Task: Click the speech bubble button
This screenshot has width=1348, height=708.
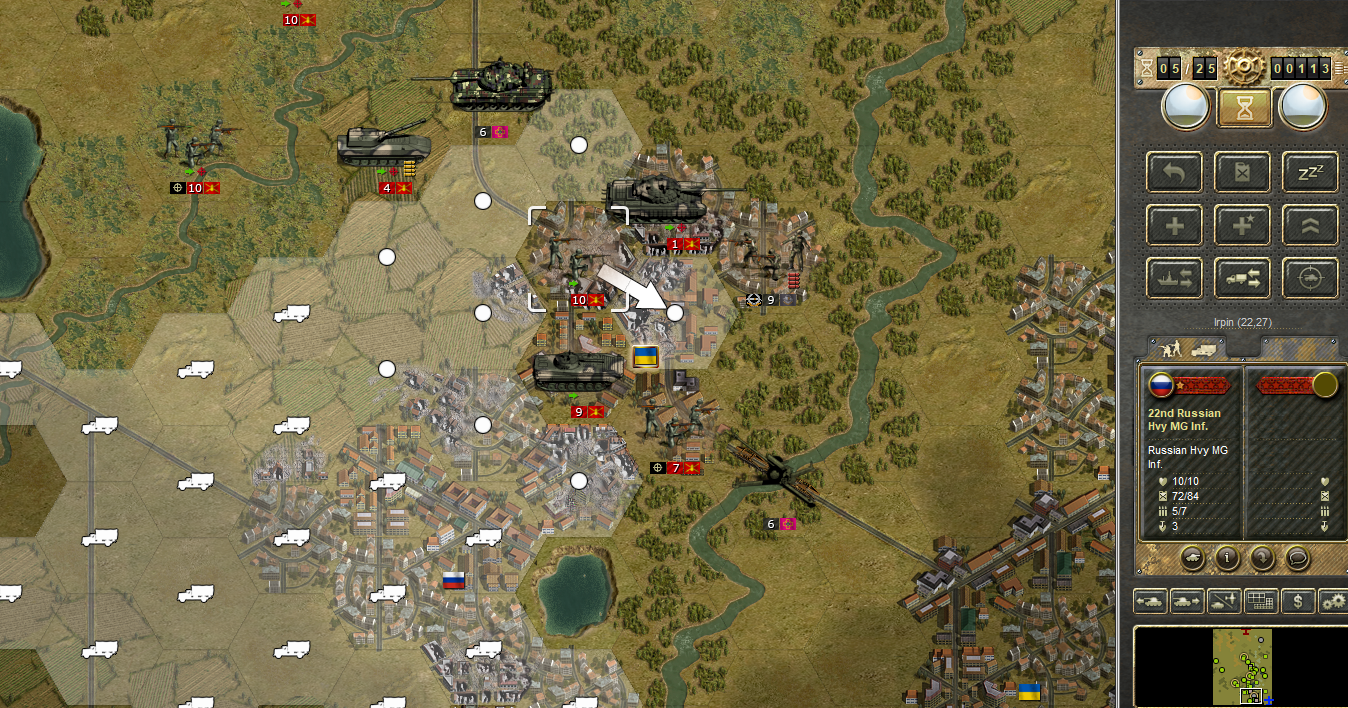Action: point(1297,557)
